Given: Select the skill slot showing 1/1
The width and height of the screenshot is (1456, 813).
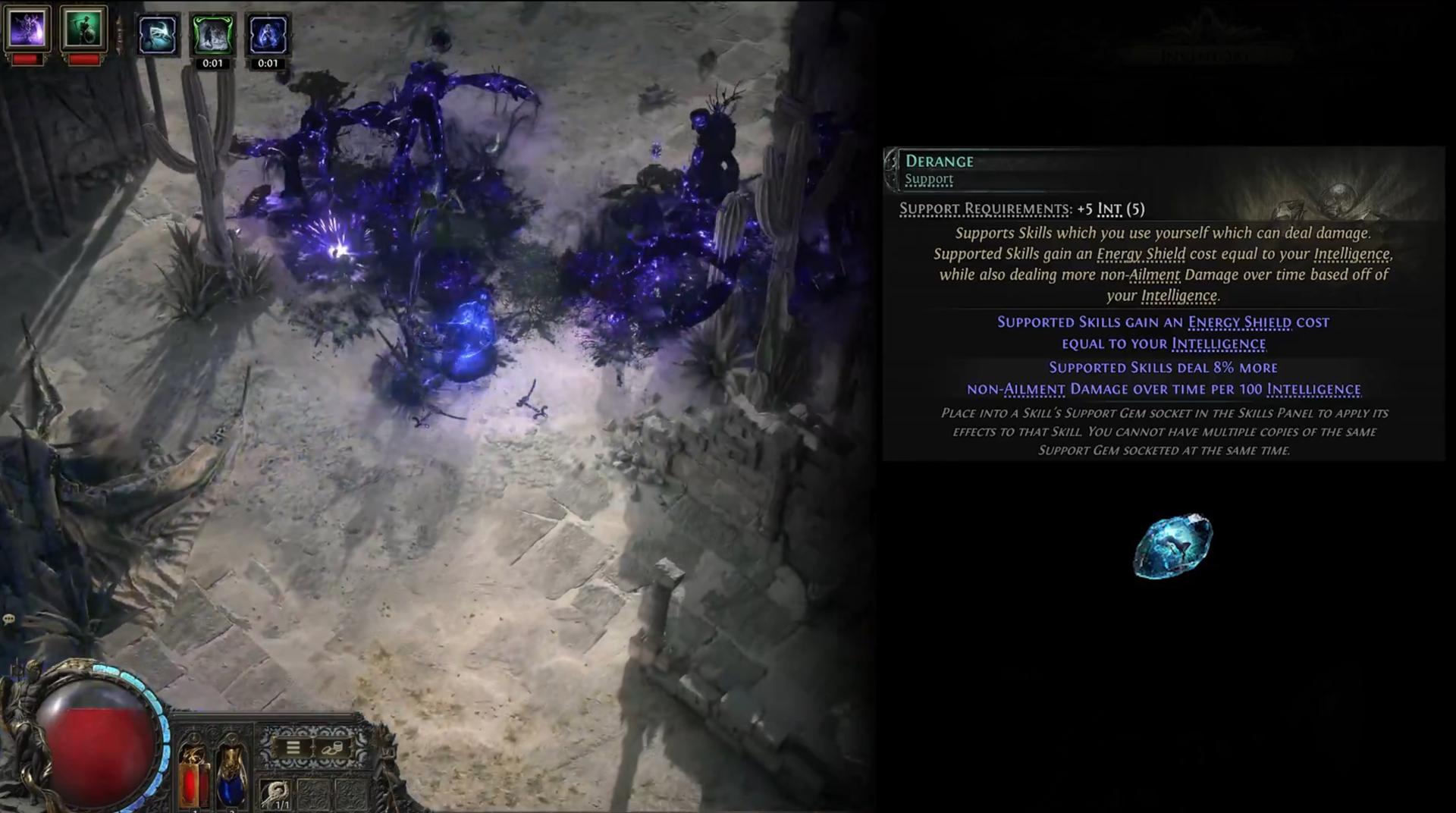Looking at the screenshot, I should (276, 794).
